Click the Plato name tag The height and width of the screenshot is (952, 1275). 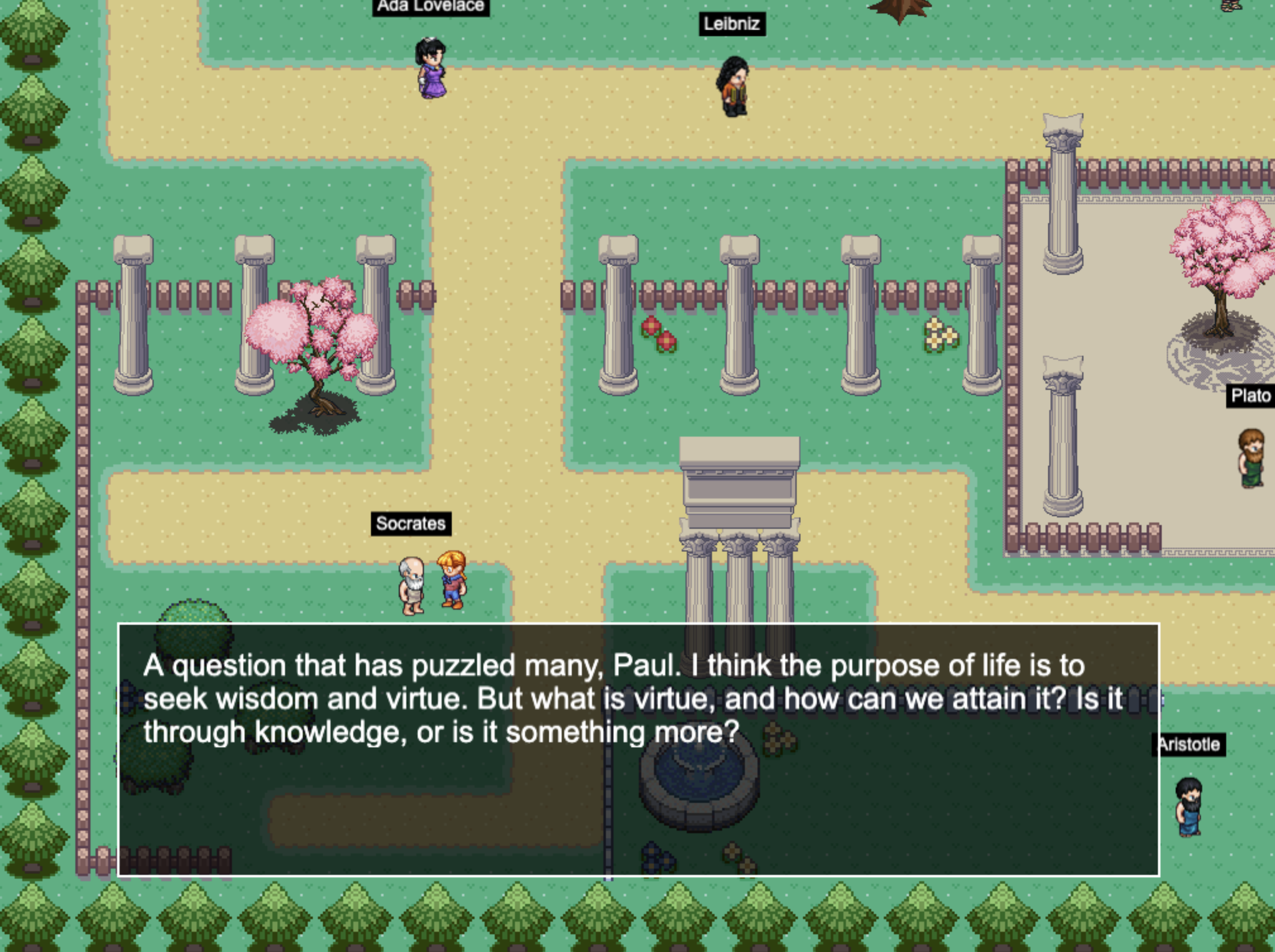[1251, 395]
